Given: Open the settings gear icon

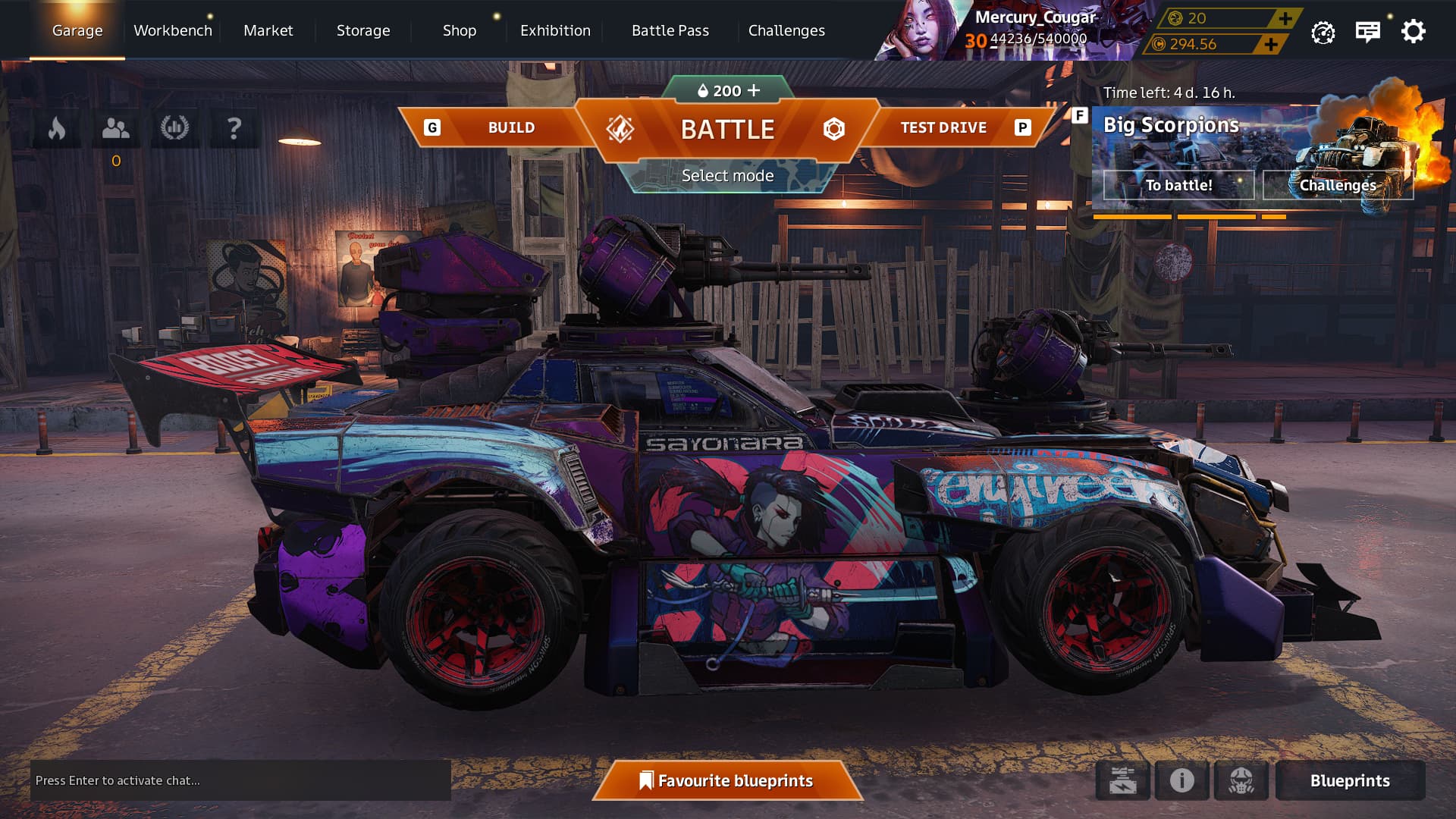Looking at the screenshot, I should pyautogui.click(x=1413, y=31).
